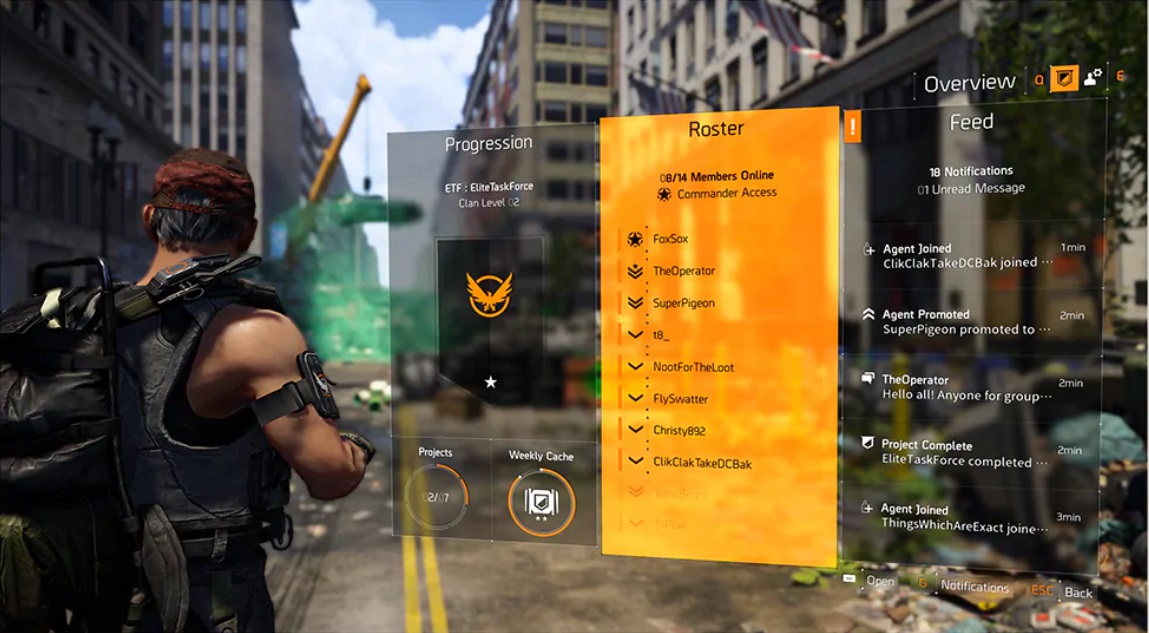This screenshot has width=1149, height=633.
Task: Open the Feed panel
Action: pyautogui.click(x=971, y=122)
